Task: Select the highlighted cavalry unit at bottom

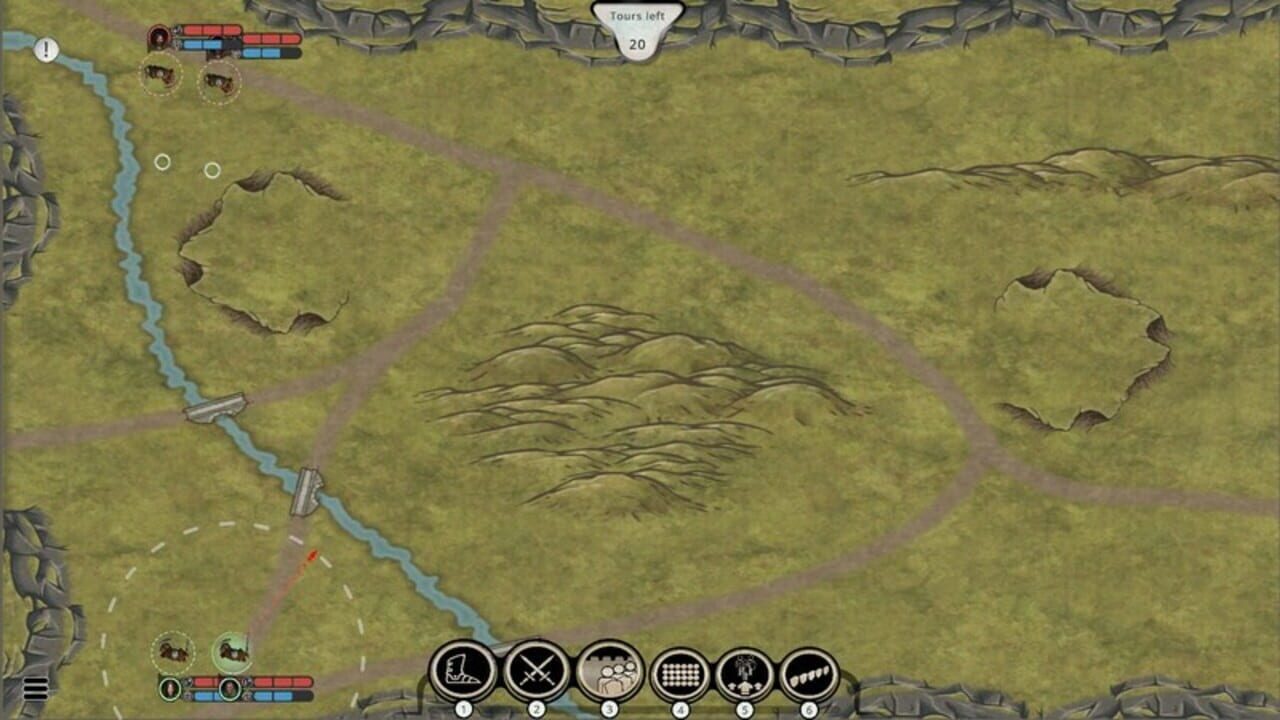Action: click(232, 652)
